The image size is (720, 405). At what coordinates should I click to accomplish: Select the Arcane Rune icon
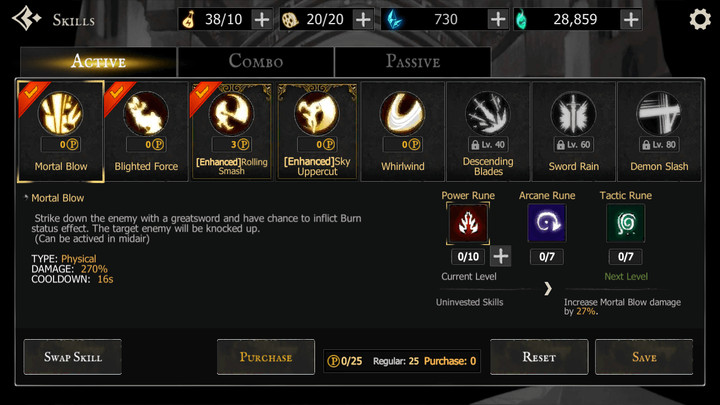click(546, 223)
